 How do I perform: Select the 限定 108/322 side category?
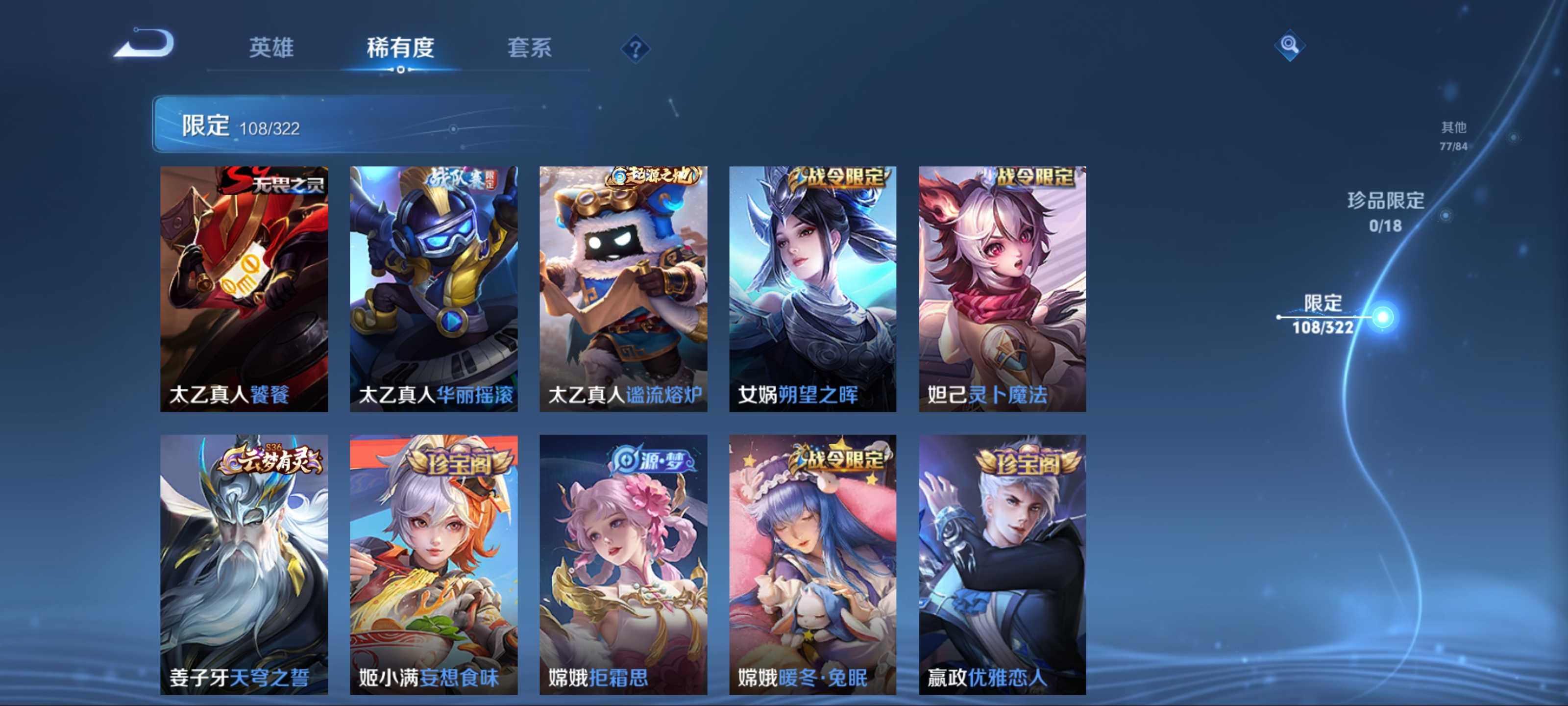point(1322,314)
